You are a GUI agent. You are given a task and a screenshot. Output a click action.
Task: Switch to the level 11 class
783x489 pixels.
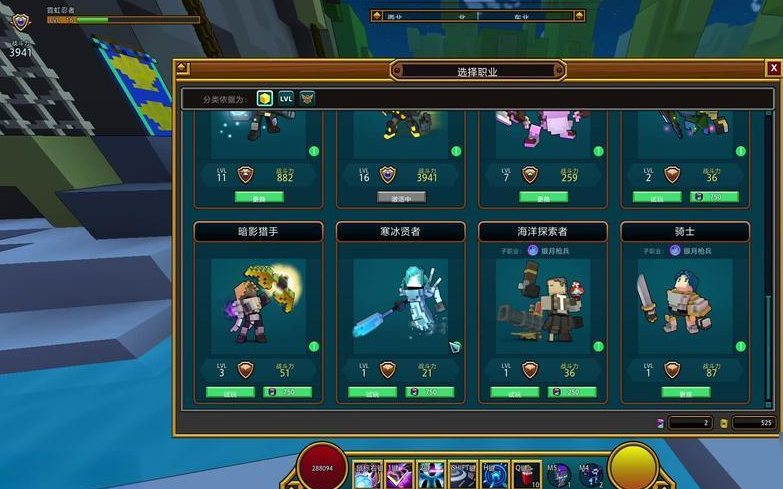[x=258, y=198]
